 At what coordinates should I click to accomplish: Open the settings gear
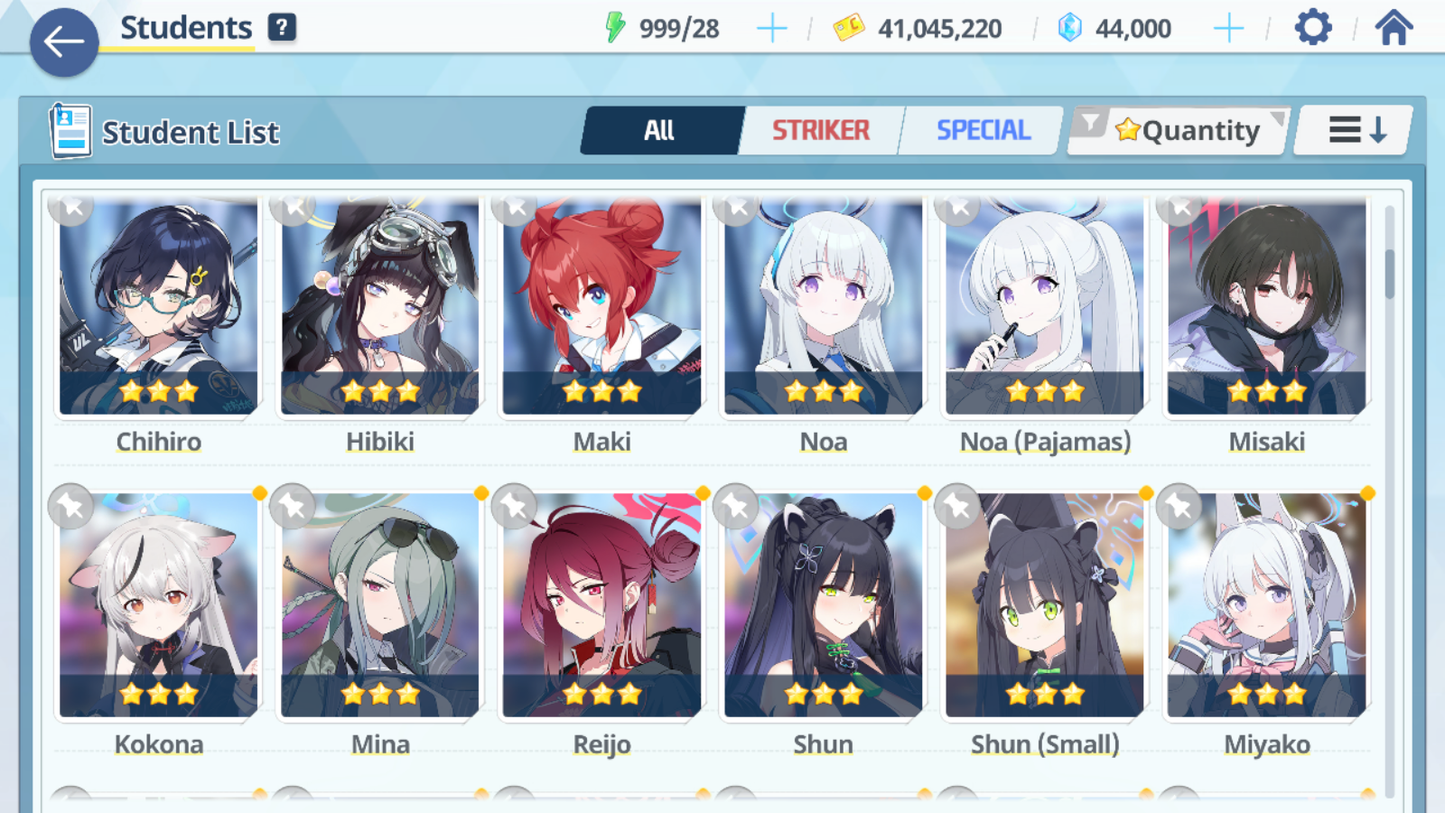coord(1313,28)
